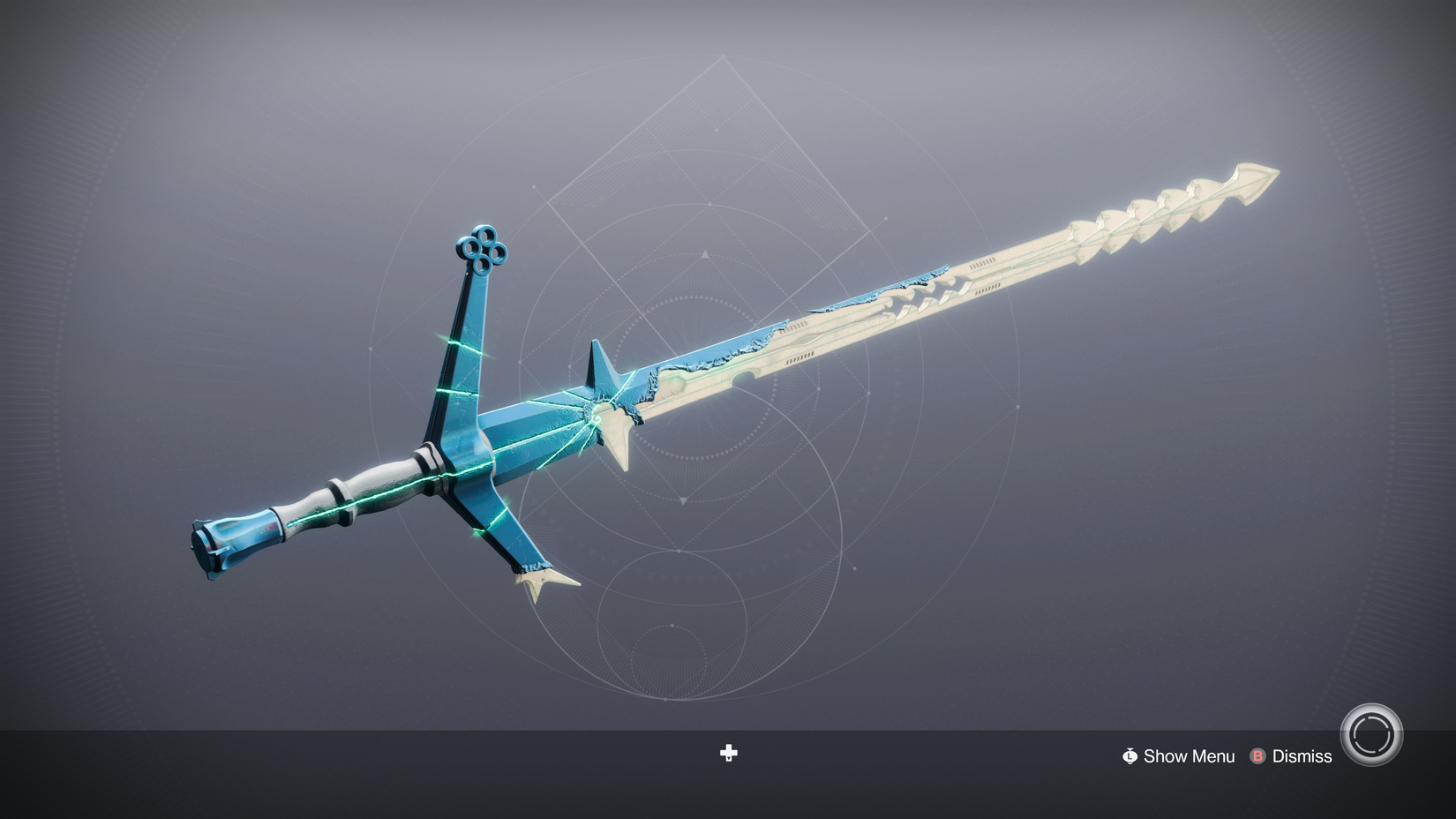Click the red B button icon
Viewport: 1456px width, 819px height.
[x=1257, y=756]
